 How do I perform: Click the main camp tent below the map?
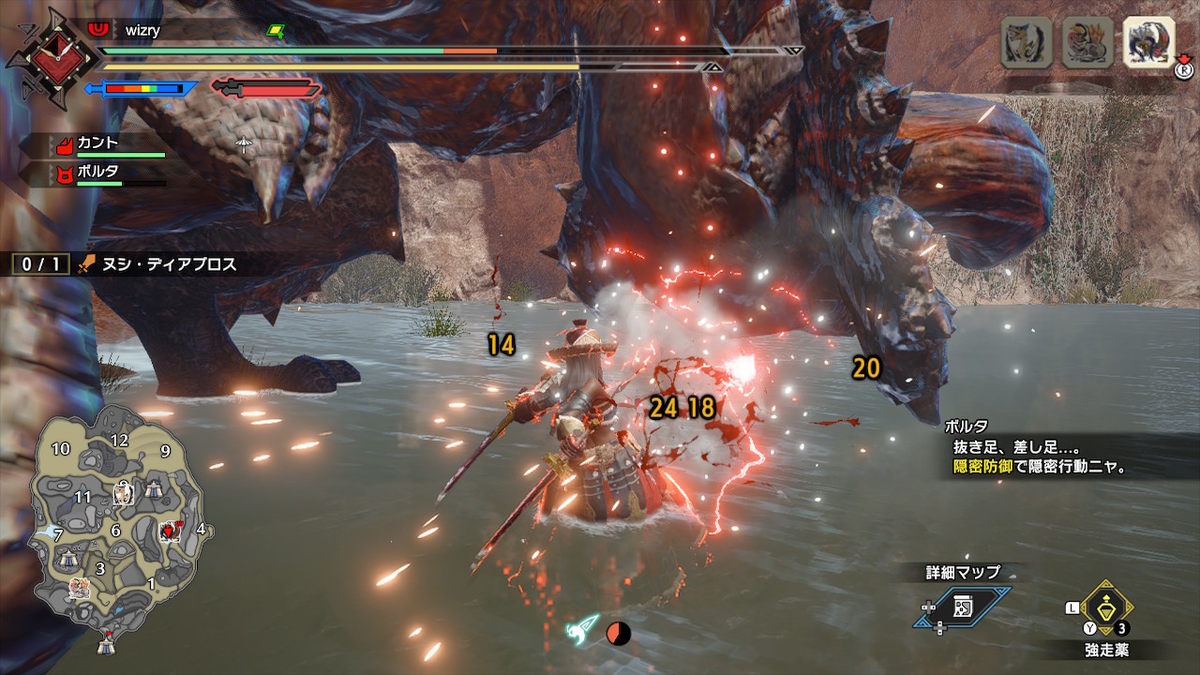click(x=107, y=646)
